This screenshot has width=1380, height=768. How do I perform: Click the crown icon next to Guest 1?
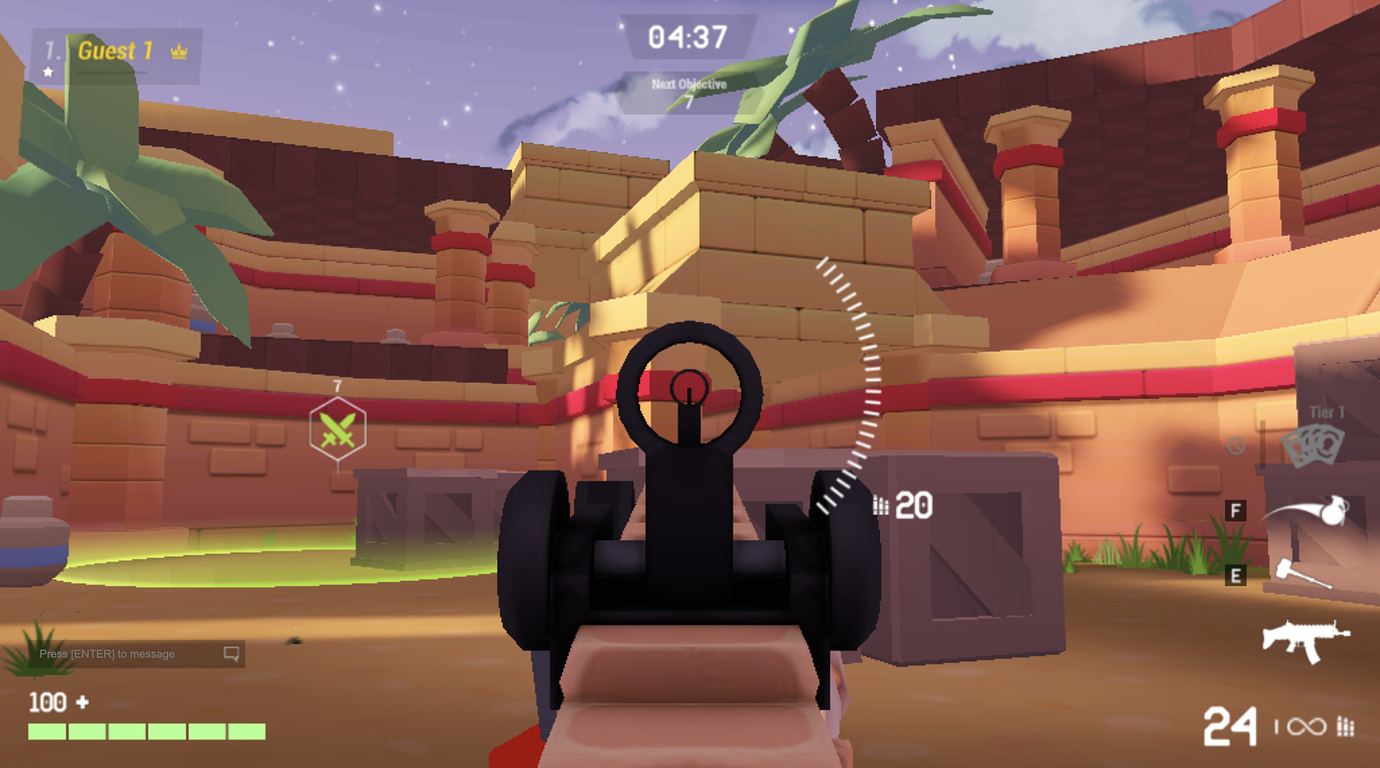pos(178,51)
